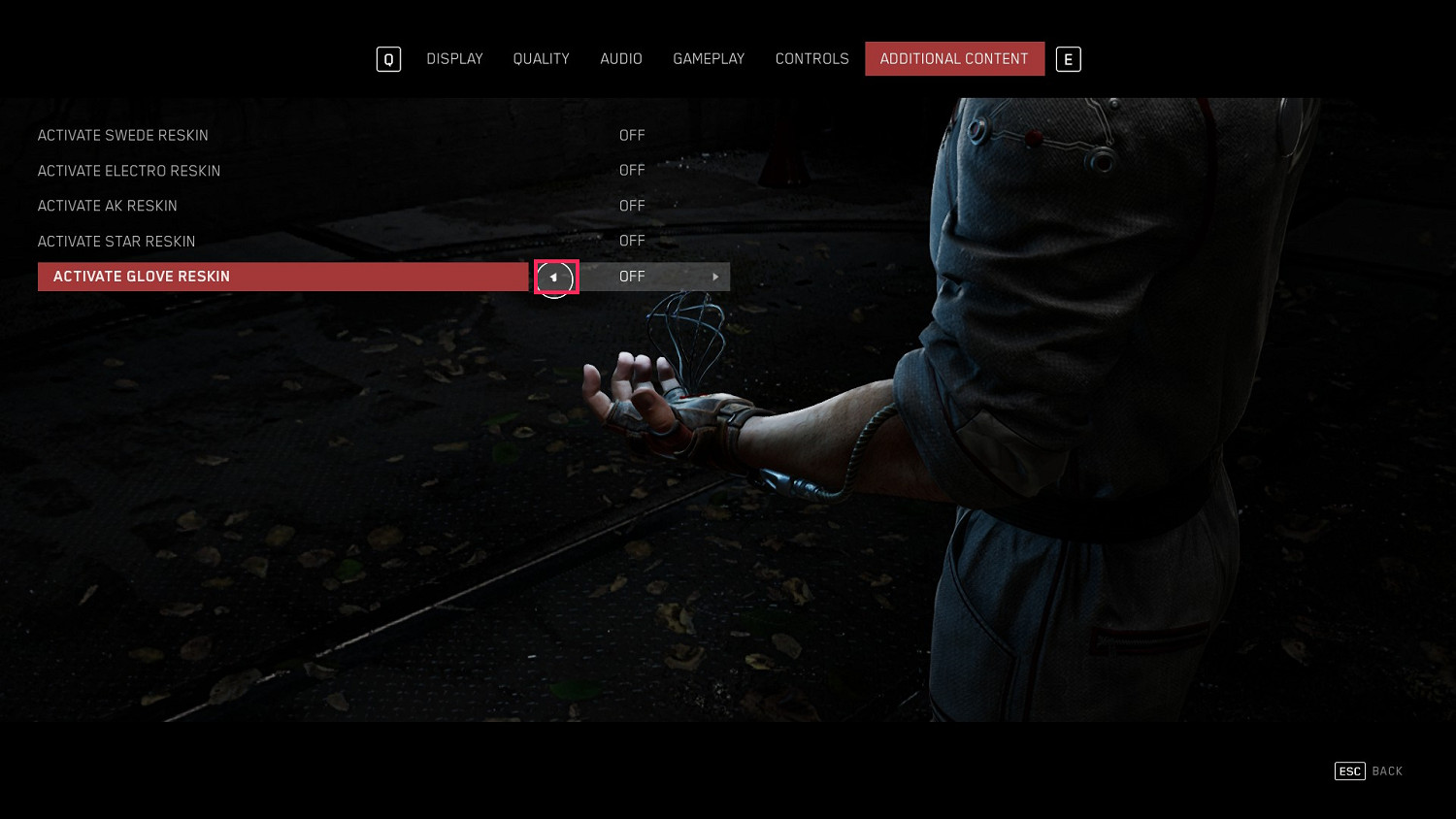Screen dimensions: 1456x819
Task: Click left arrow on Glove Reskin value
Action: [554, 278]
